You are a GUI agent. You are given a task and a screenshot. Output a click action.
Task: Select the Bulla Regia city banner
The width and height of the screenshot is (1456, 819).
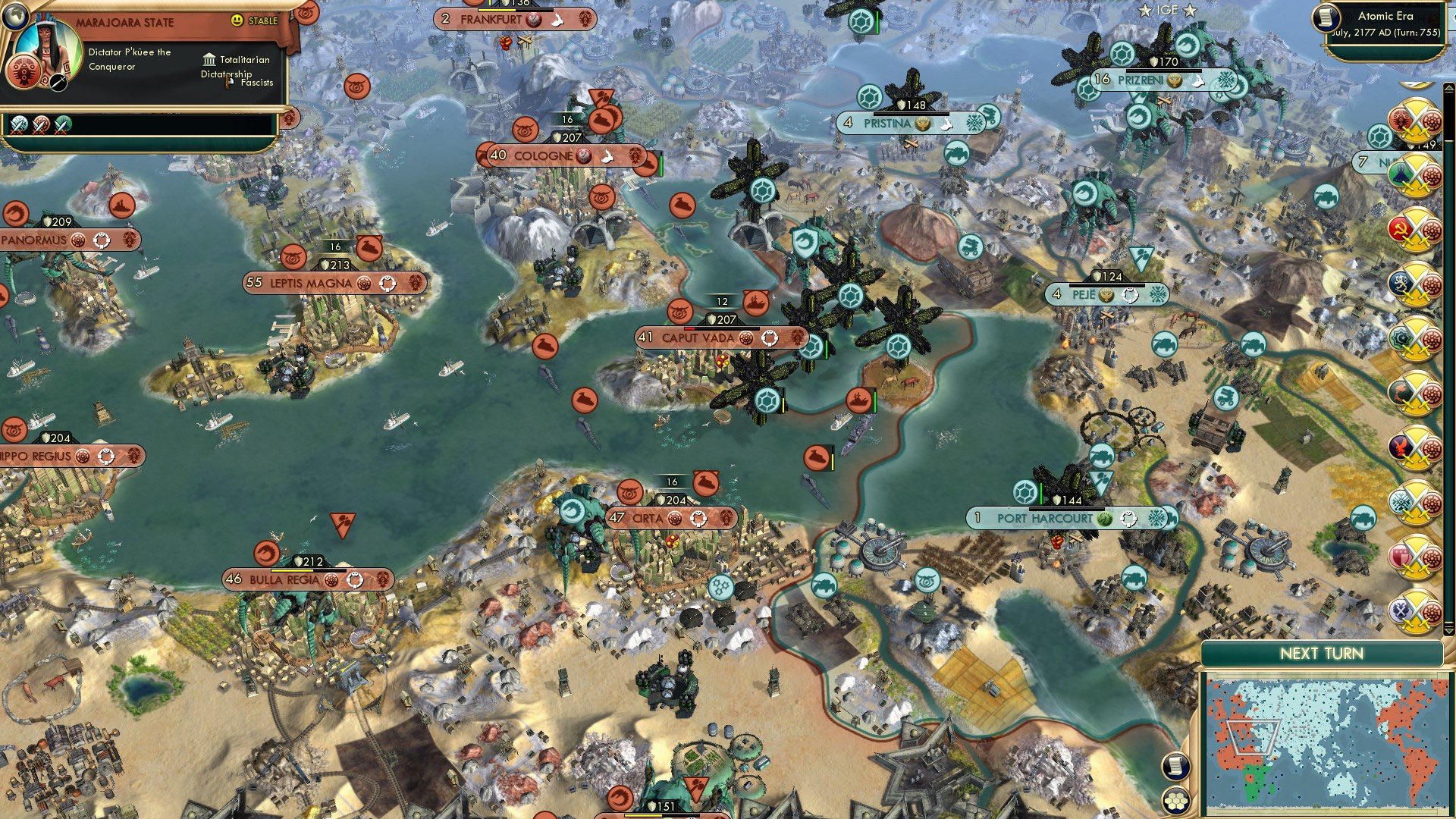pos(284,579)
